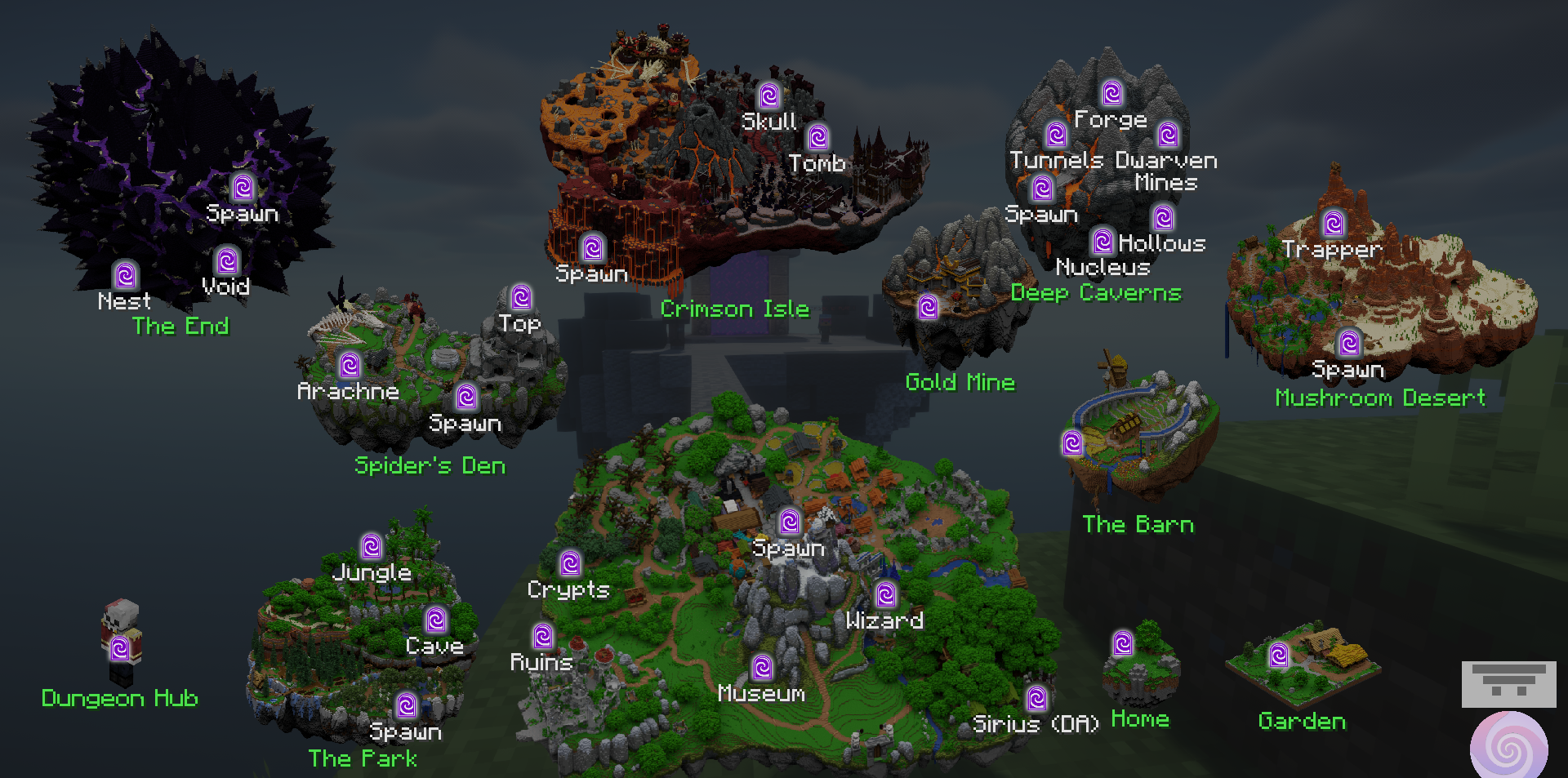The height and width of the screenshot is (778, 1568).
Task: Travel to the Crystal Nucleus warp
Action: click(1102, 241)
